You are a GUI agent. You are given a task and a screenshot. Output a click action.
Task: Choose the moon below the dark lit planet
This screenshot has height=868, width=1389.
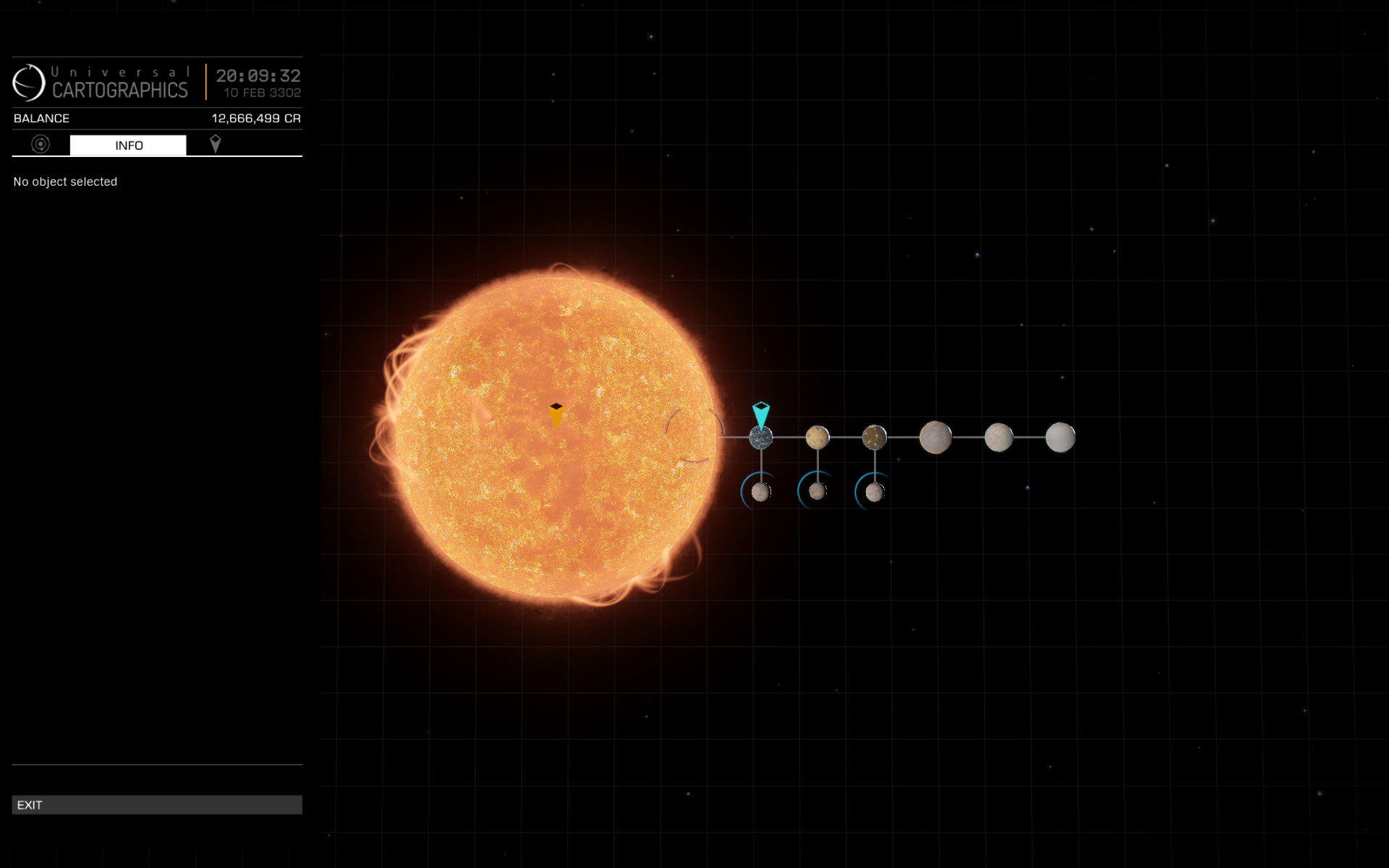[875, 493]
